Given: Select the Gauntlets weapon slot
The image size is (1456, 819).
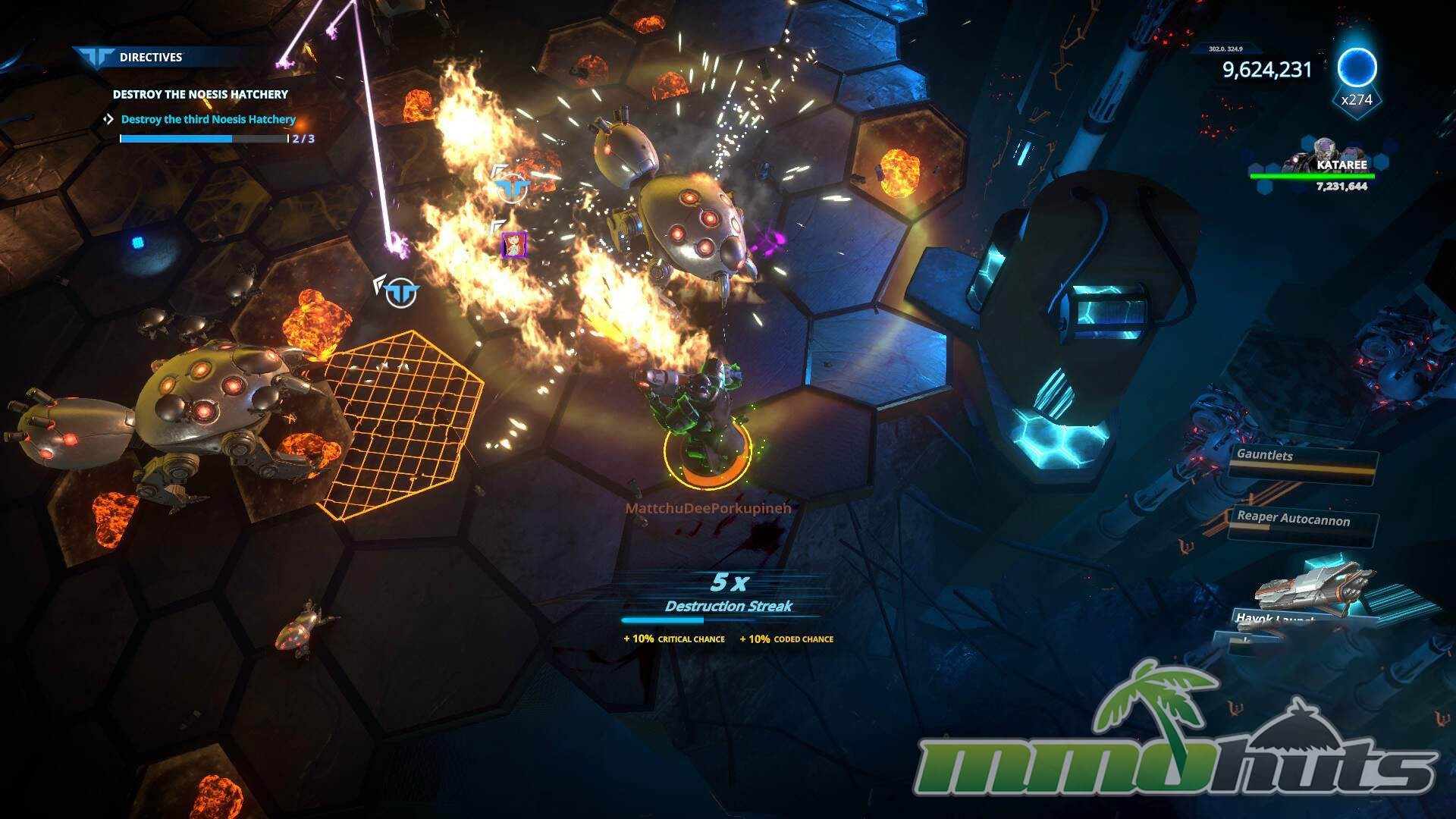Looking at the screenshot, I should (x=1301, y=457).
